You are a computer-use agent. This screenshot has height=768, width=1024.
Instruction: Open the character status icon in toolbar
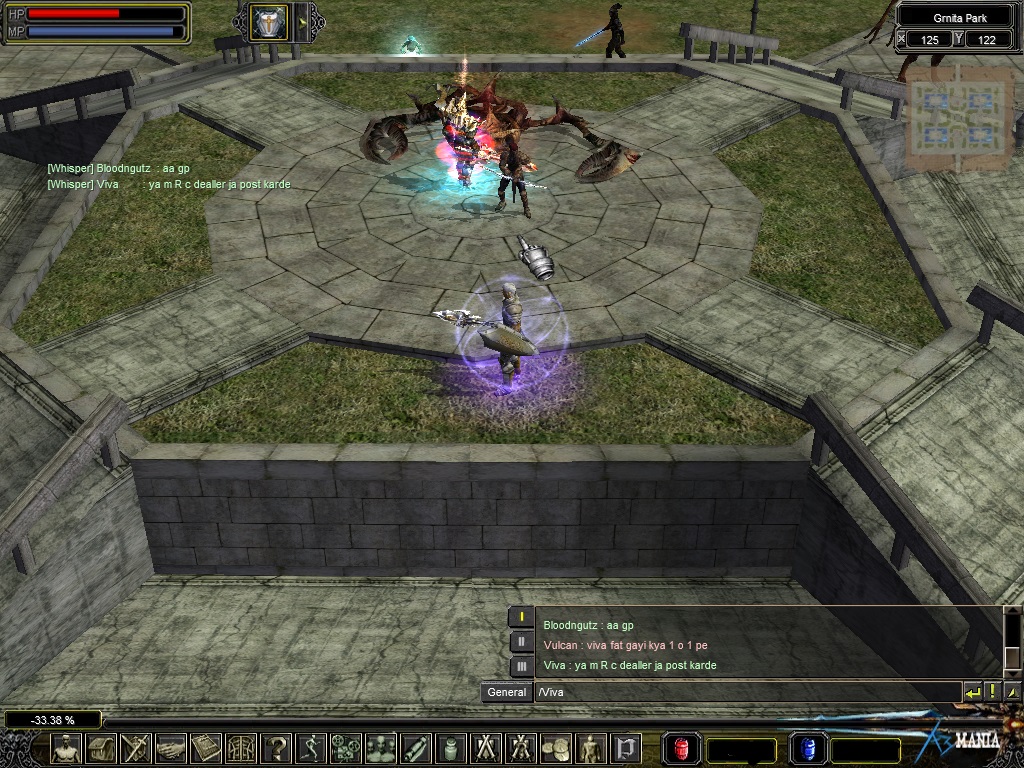67,748
